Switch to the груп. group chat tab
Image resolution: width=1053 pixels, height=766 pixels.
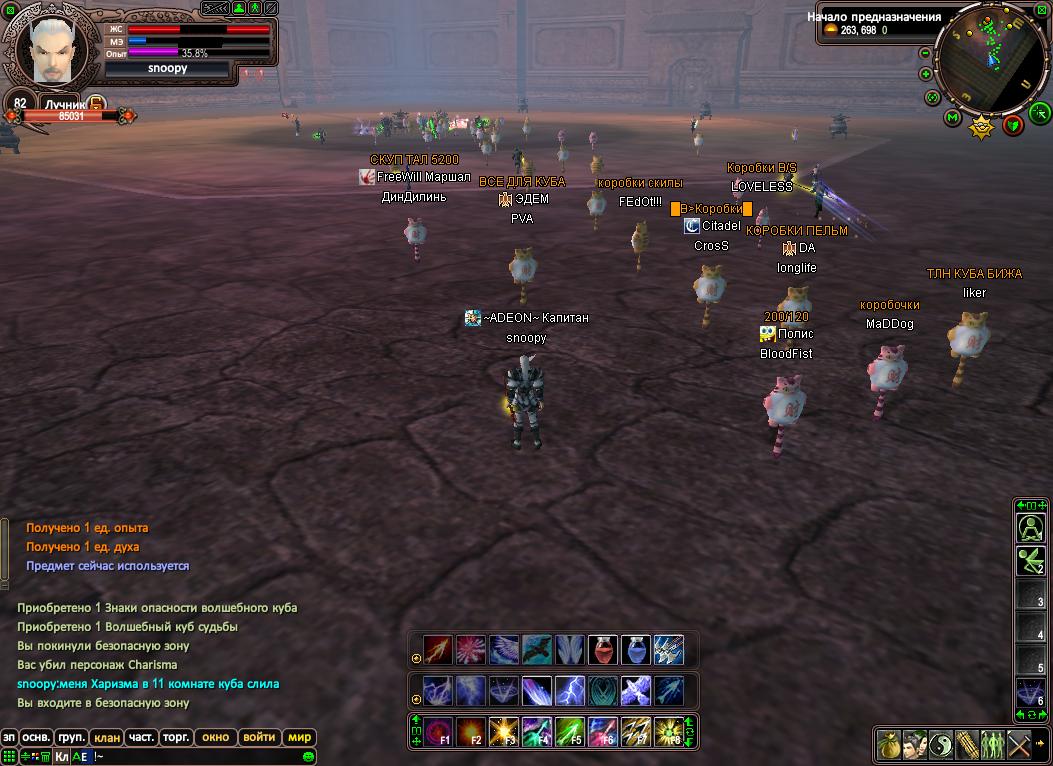click(71, 738)
